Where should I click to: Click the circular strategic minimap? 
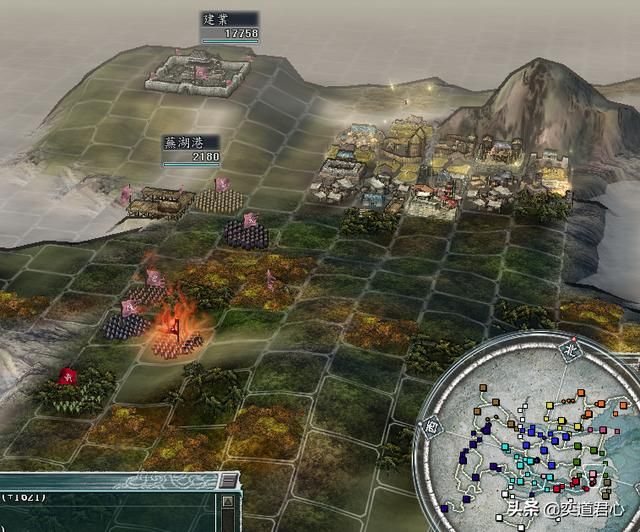[x=540, y=440]
